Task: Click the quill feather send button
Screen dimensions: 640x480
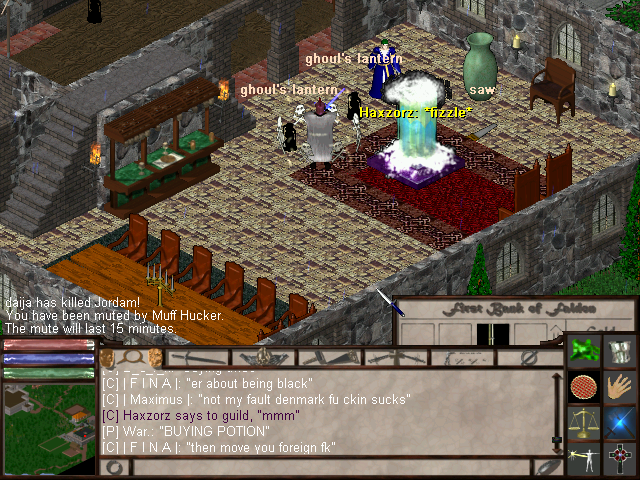Action: click(548, 467)
